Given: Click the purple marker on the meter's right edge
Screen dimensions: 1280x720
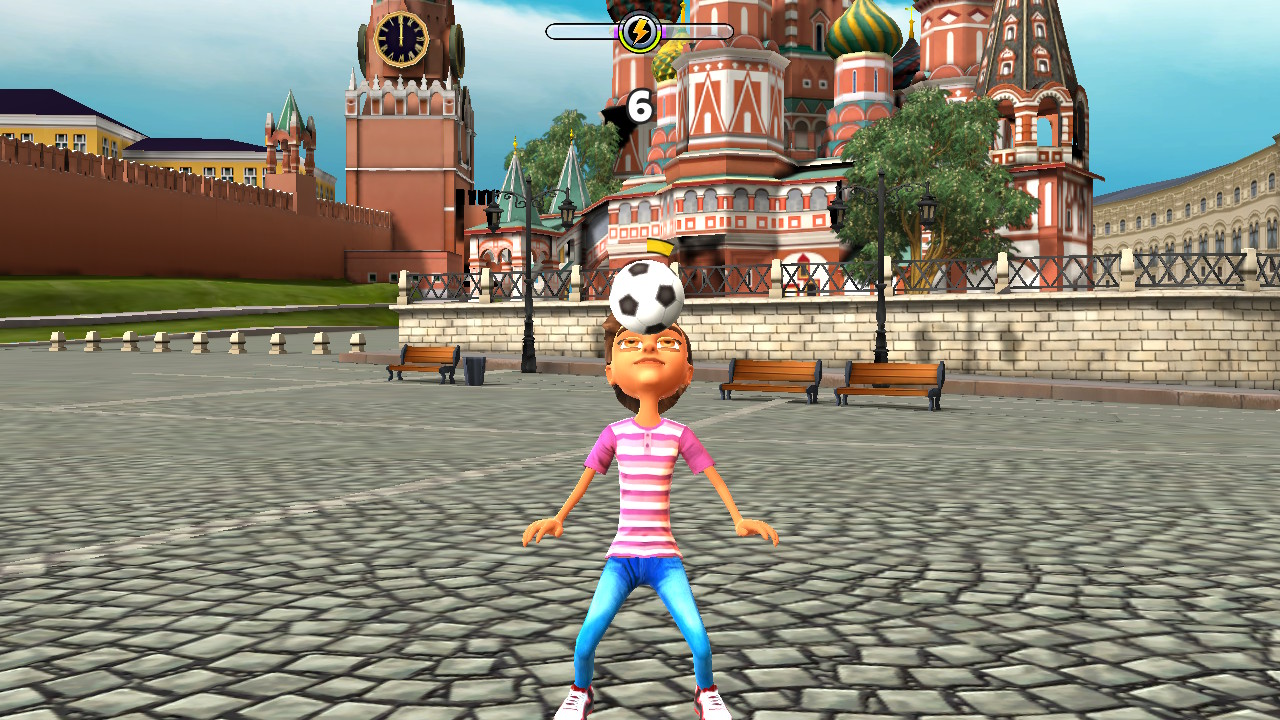Looking at the screenshot, I should [x=665, y=31].
